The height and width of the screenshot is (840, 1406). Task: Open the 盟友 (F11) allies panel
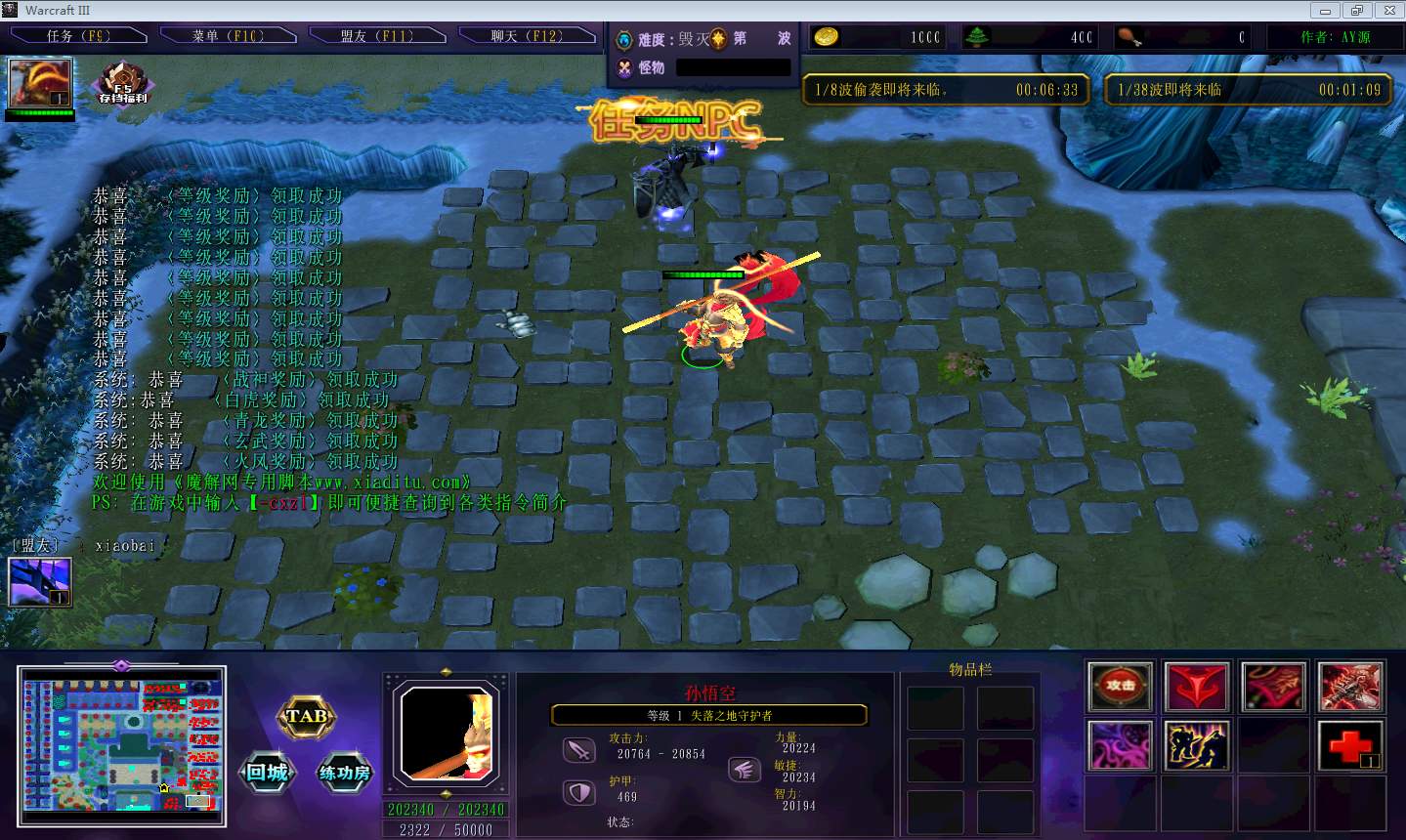(377, 36)
